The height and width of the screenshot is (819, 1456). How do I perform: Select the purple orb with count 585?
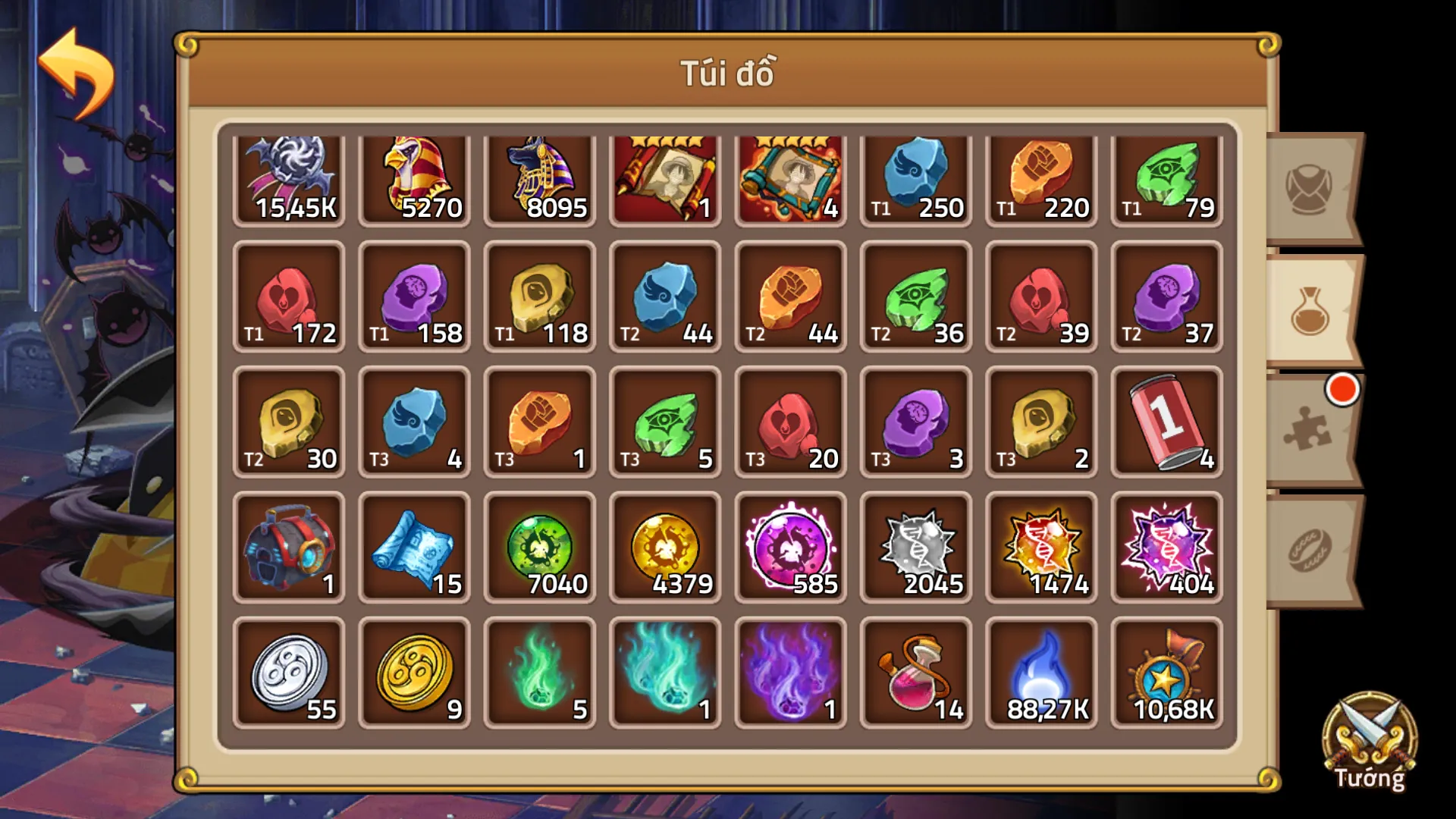click(789, 548)
